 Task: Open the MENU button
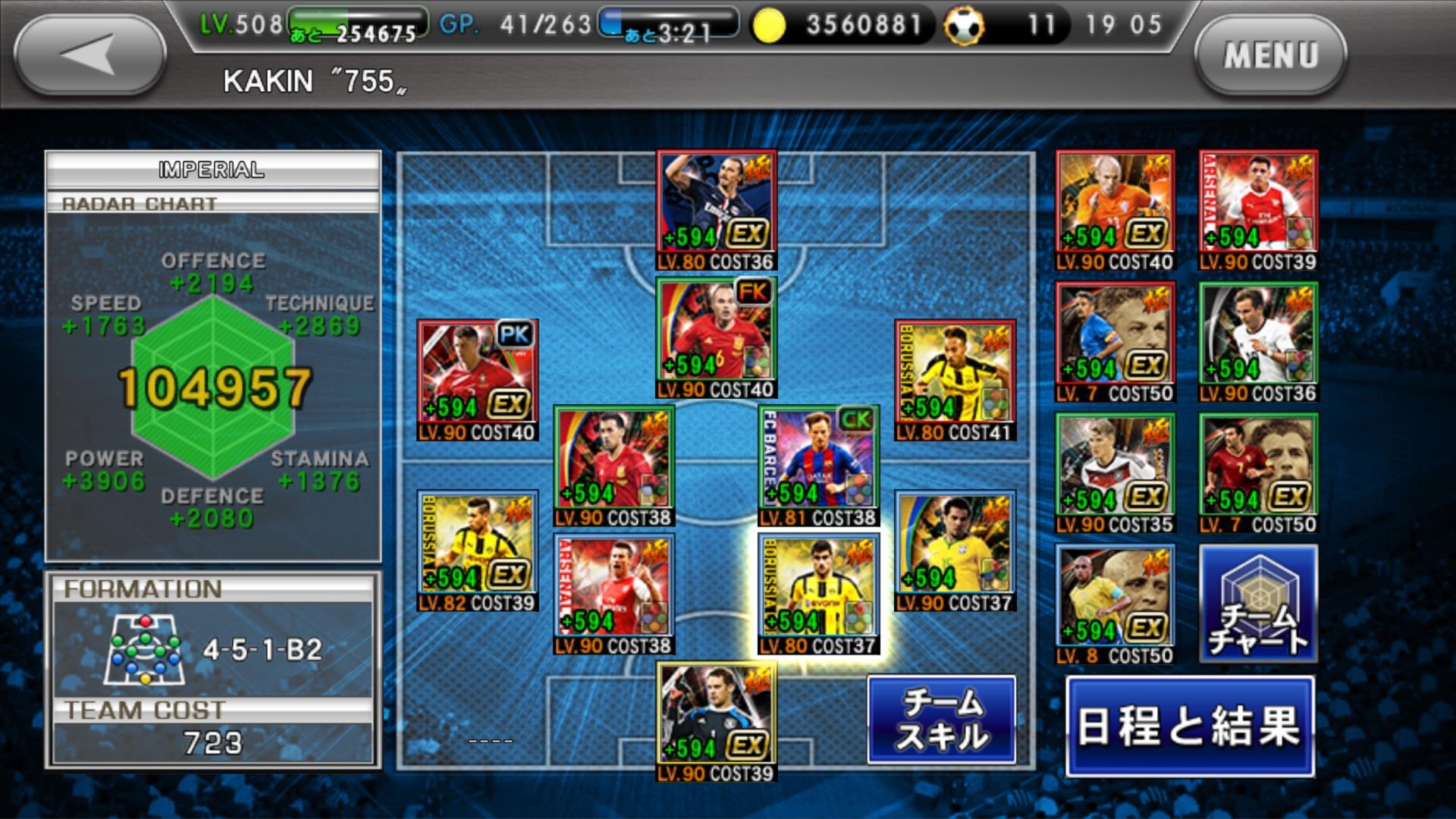click(1270, 55)
